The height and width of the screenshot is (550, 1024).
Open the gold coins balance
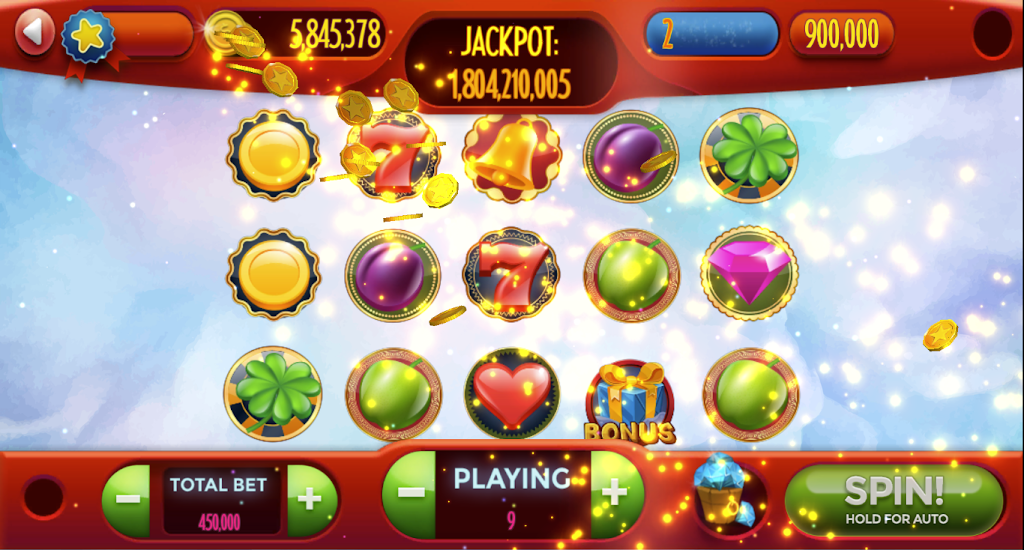(x=300, y=35)
